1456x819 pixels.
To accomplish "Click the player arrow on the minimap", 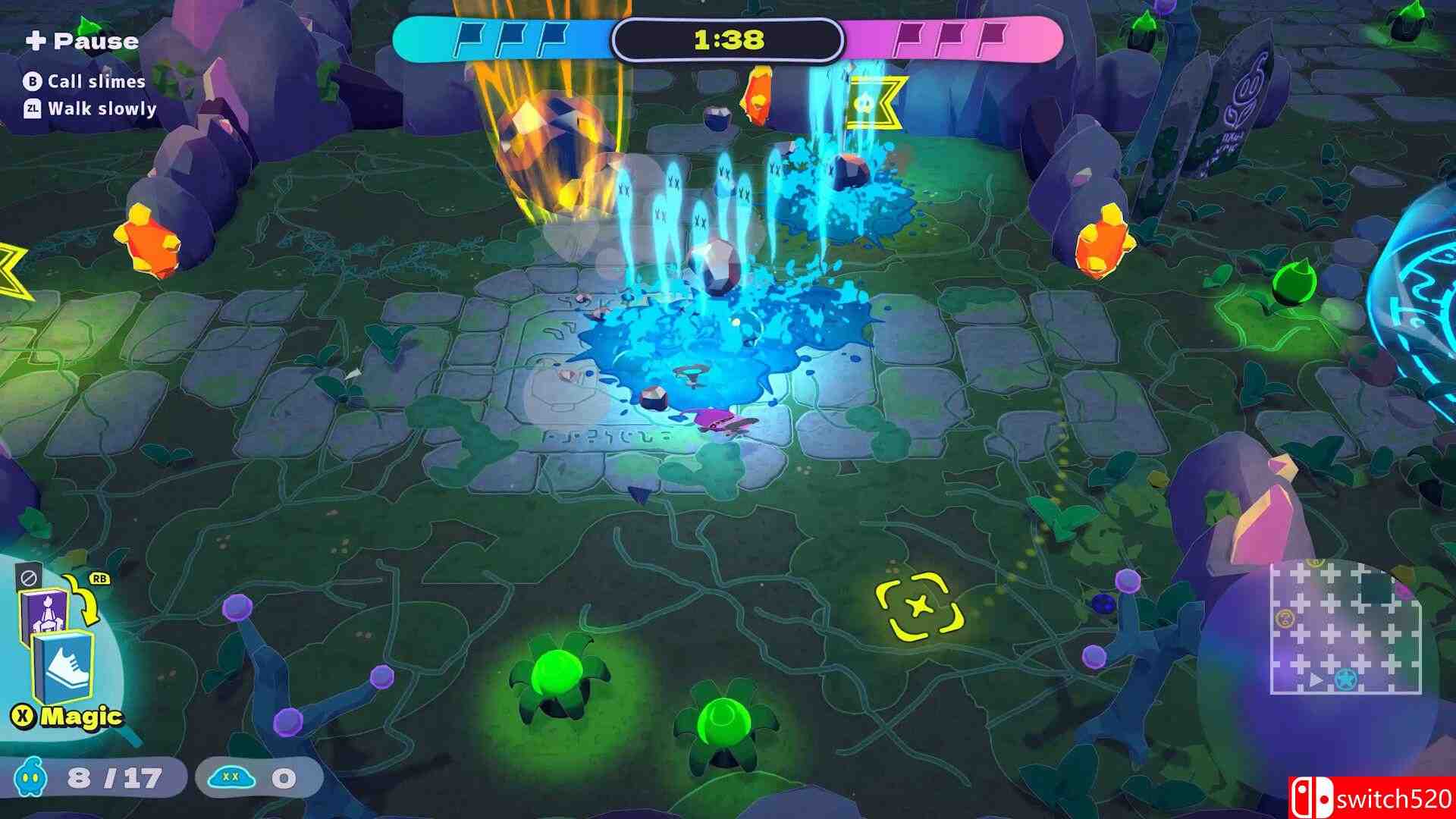I will tap(1316, 680).
